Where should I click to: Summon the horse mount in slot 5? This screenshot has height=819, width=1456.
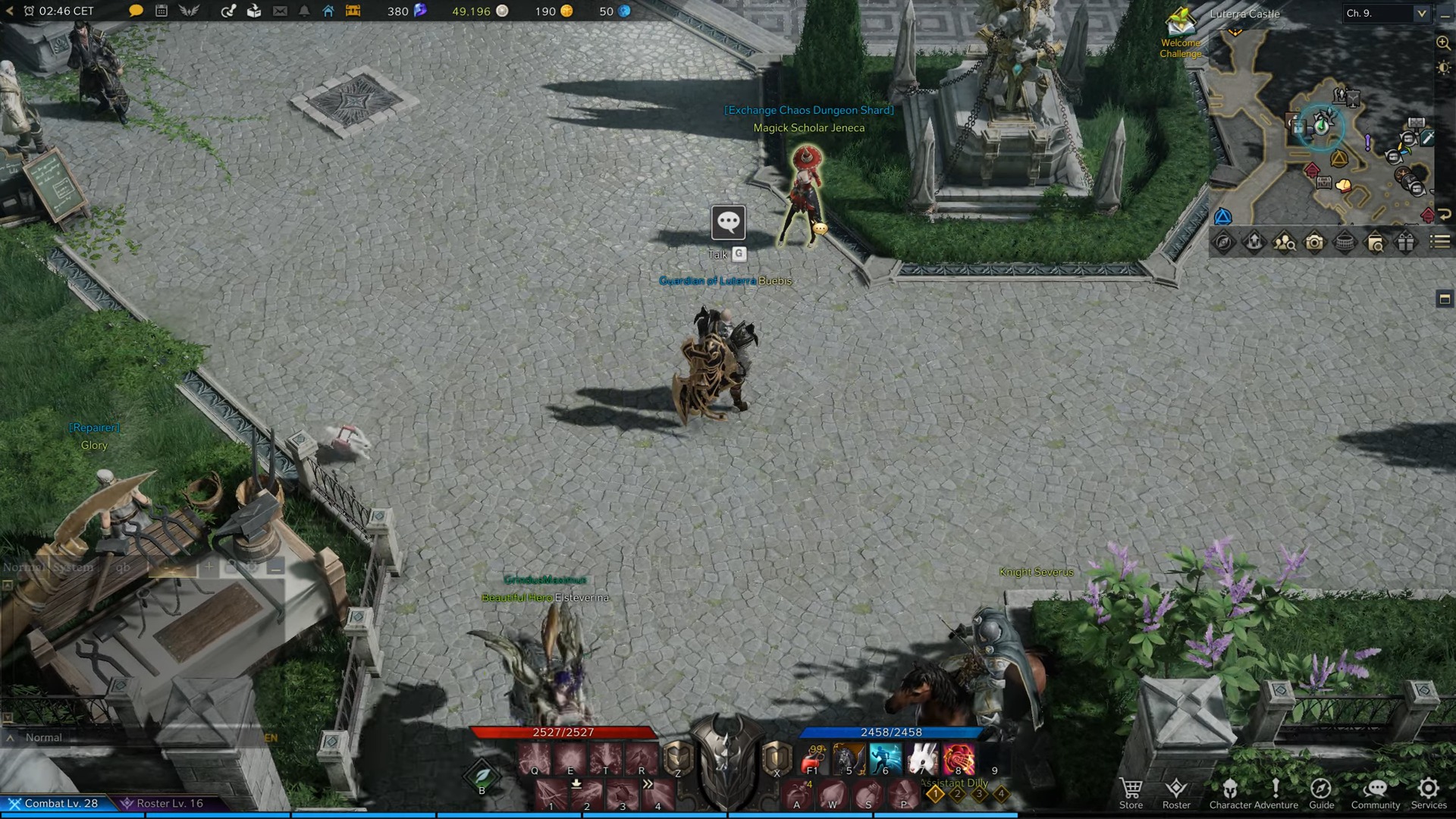849,758
